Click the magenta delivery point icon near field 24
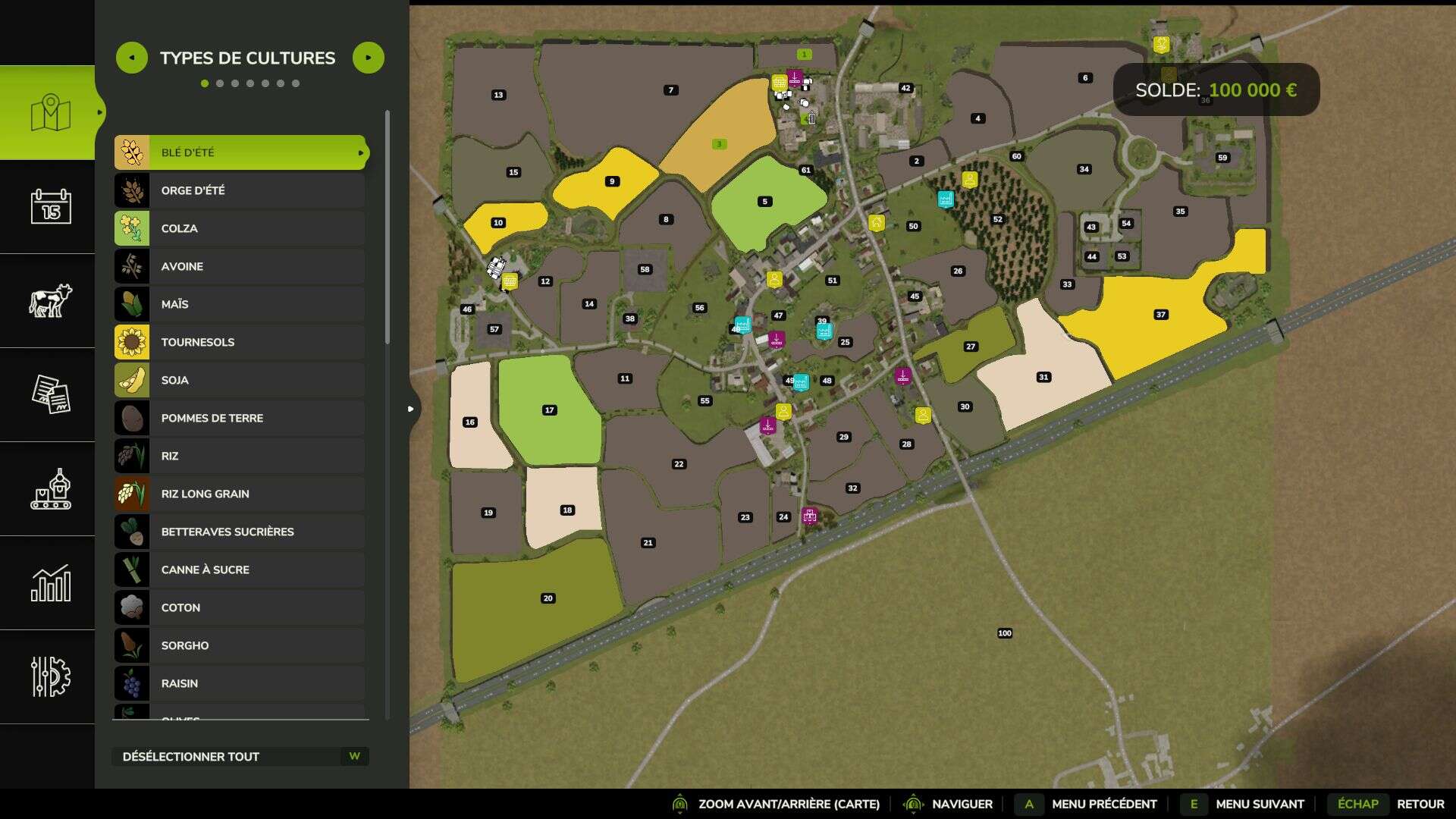Viewport: 1456px width, 819px height. coord(808,516)
